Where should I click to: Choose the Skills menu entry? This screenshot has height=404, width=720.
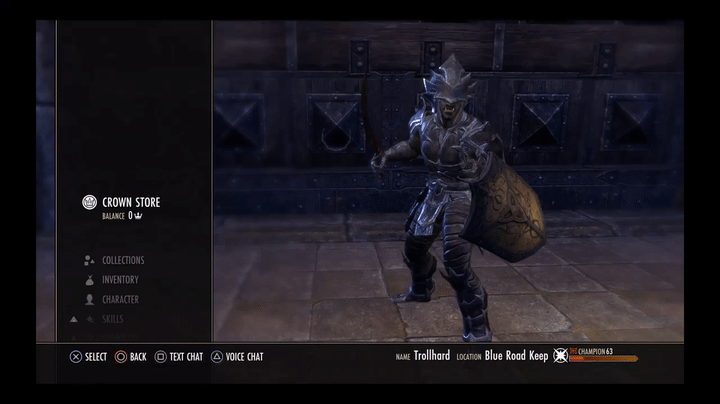(x=114, y=319)
